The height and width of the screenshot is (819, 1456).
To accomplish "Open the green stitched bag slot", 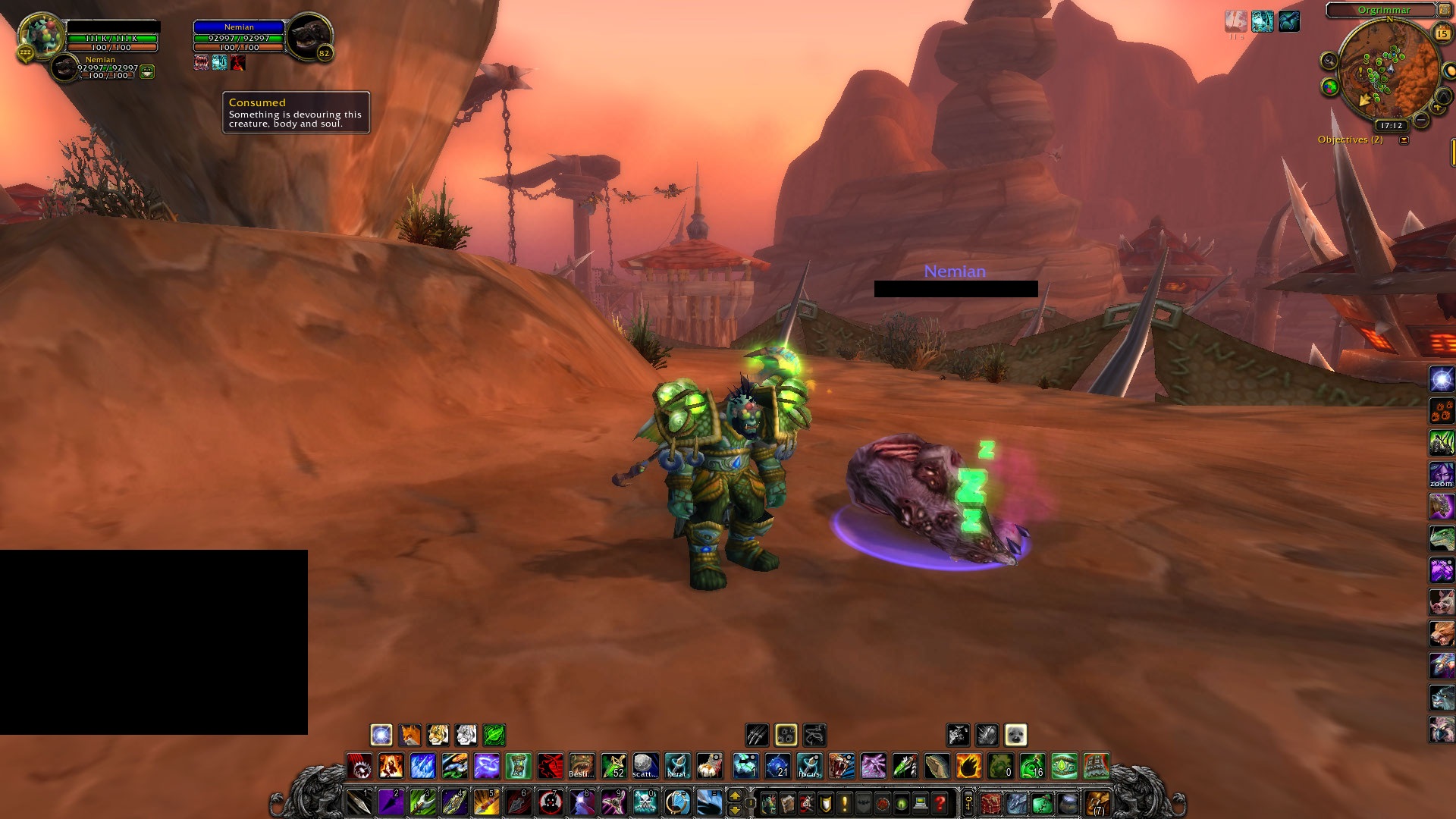I will (1041, 802).
